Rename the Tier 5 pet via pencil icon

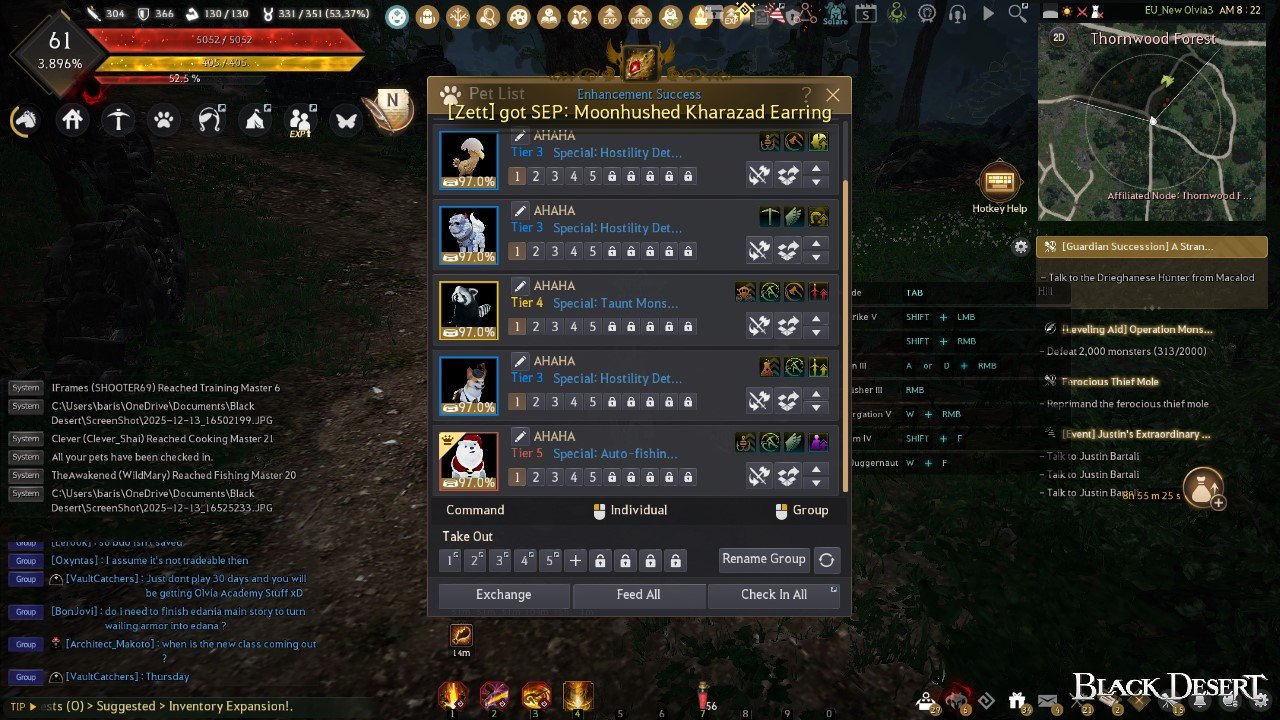520,437
